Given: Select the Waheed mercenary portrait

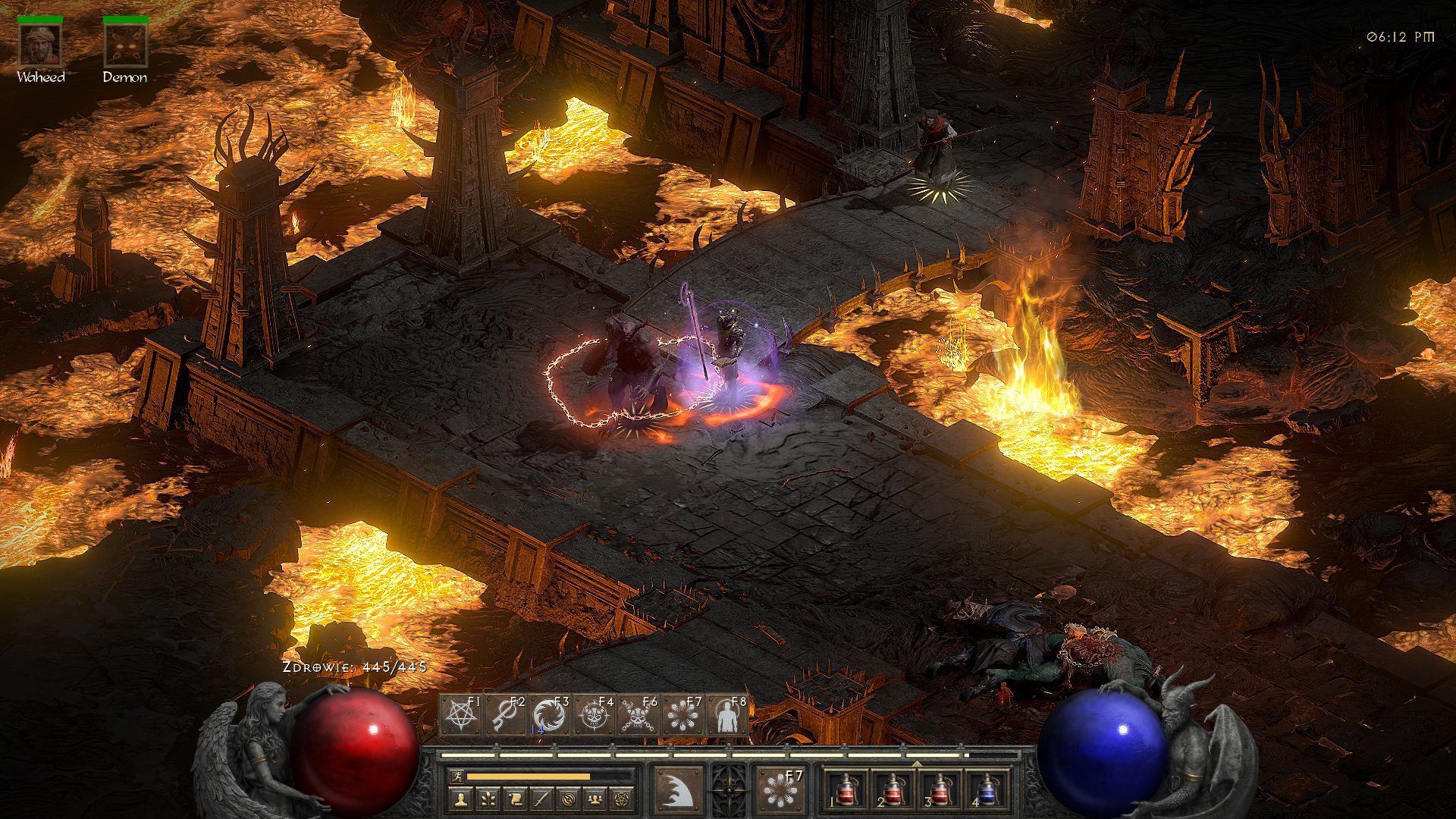Looking at the screenshot, I should (x=40, y=45).
